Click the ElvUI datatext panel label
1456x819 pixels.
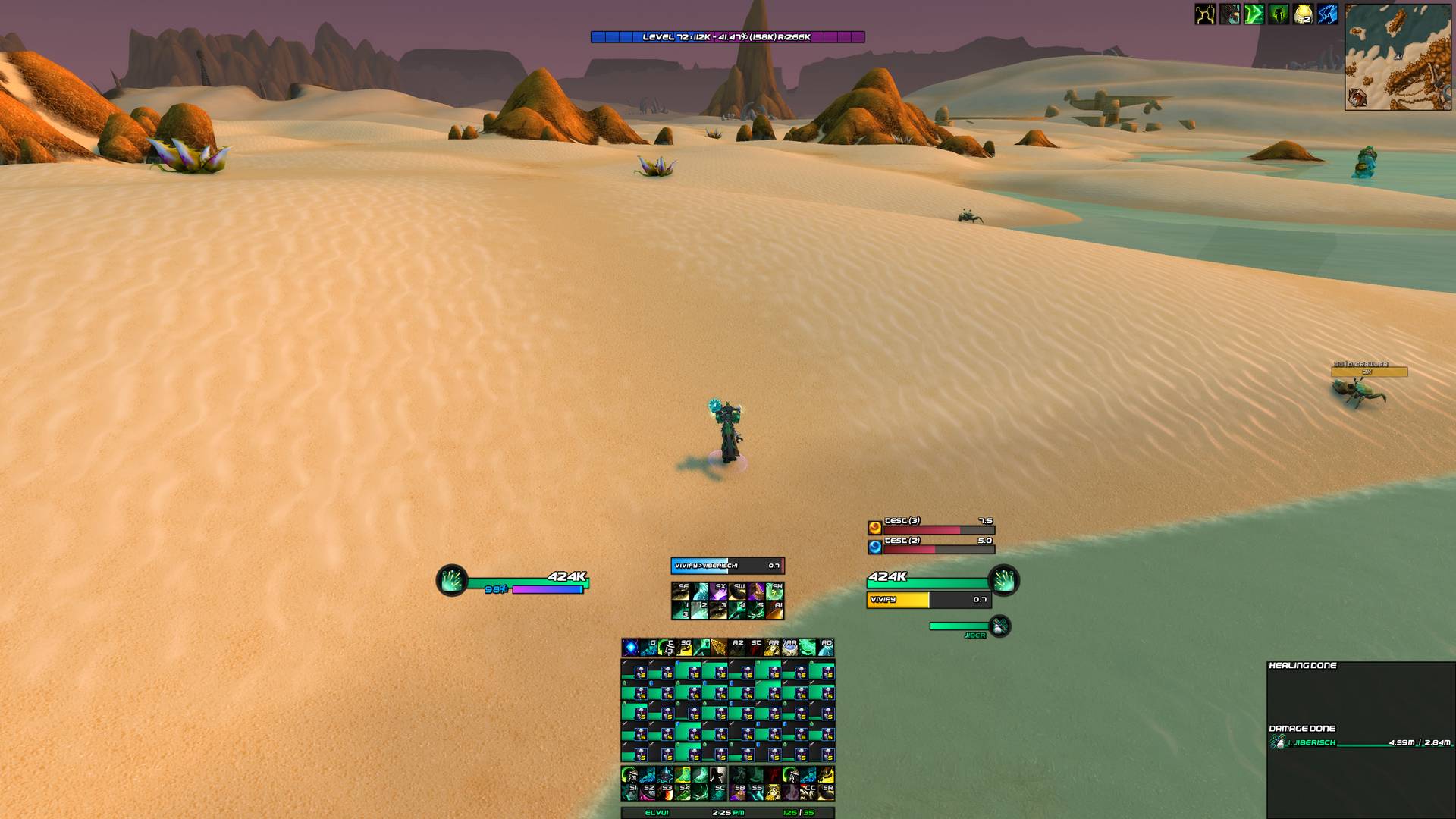(657, 813)
